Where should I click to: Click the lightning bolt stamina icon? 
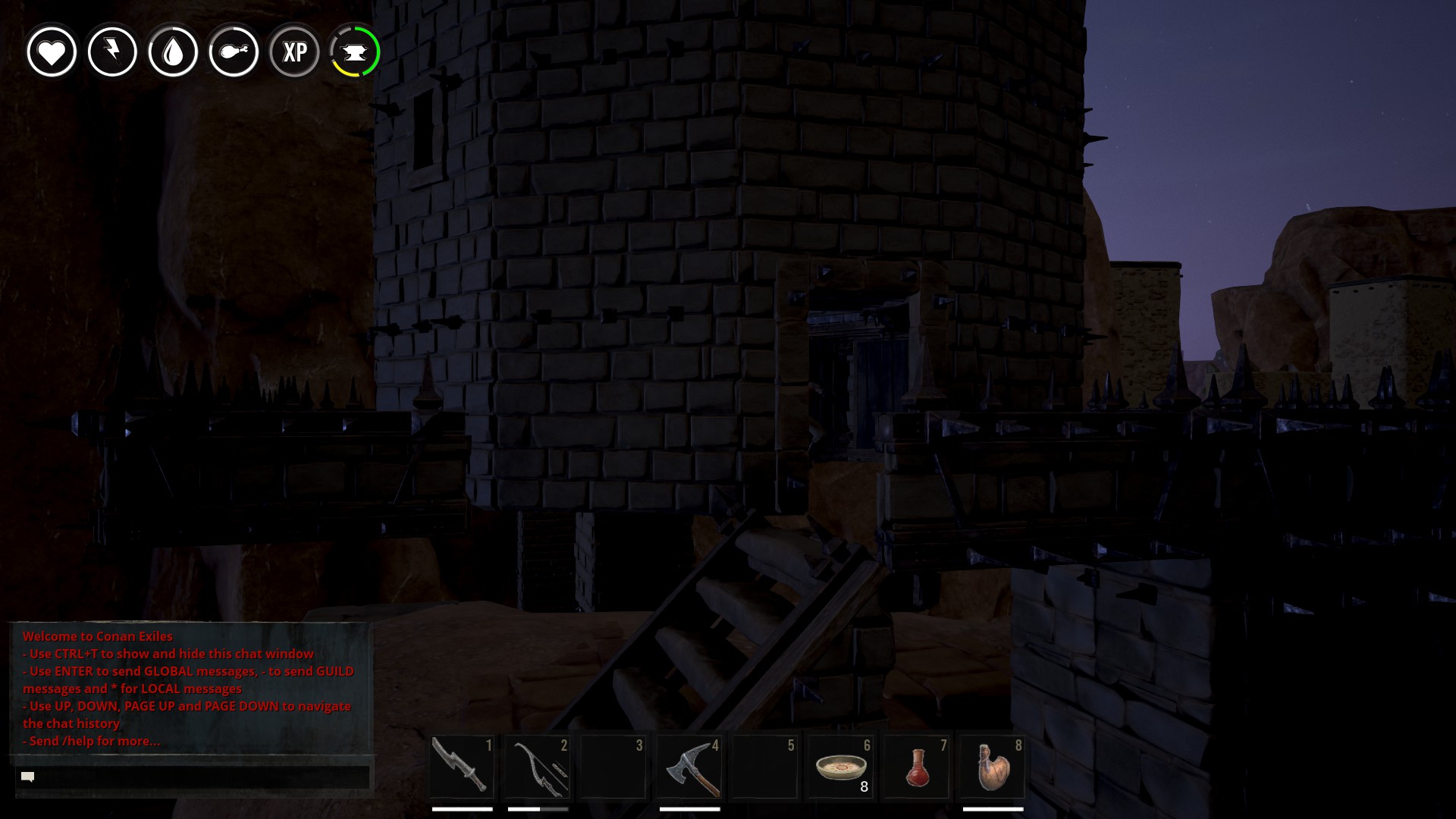pos(112,52)
